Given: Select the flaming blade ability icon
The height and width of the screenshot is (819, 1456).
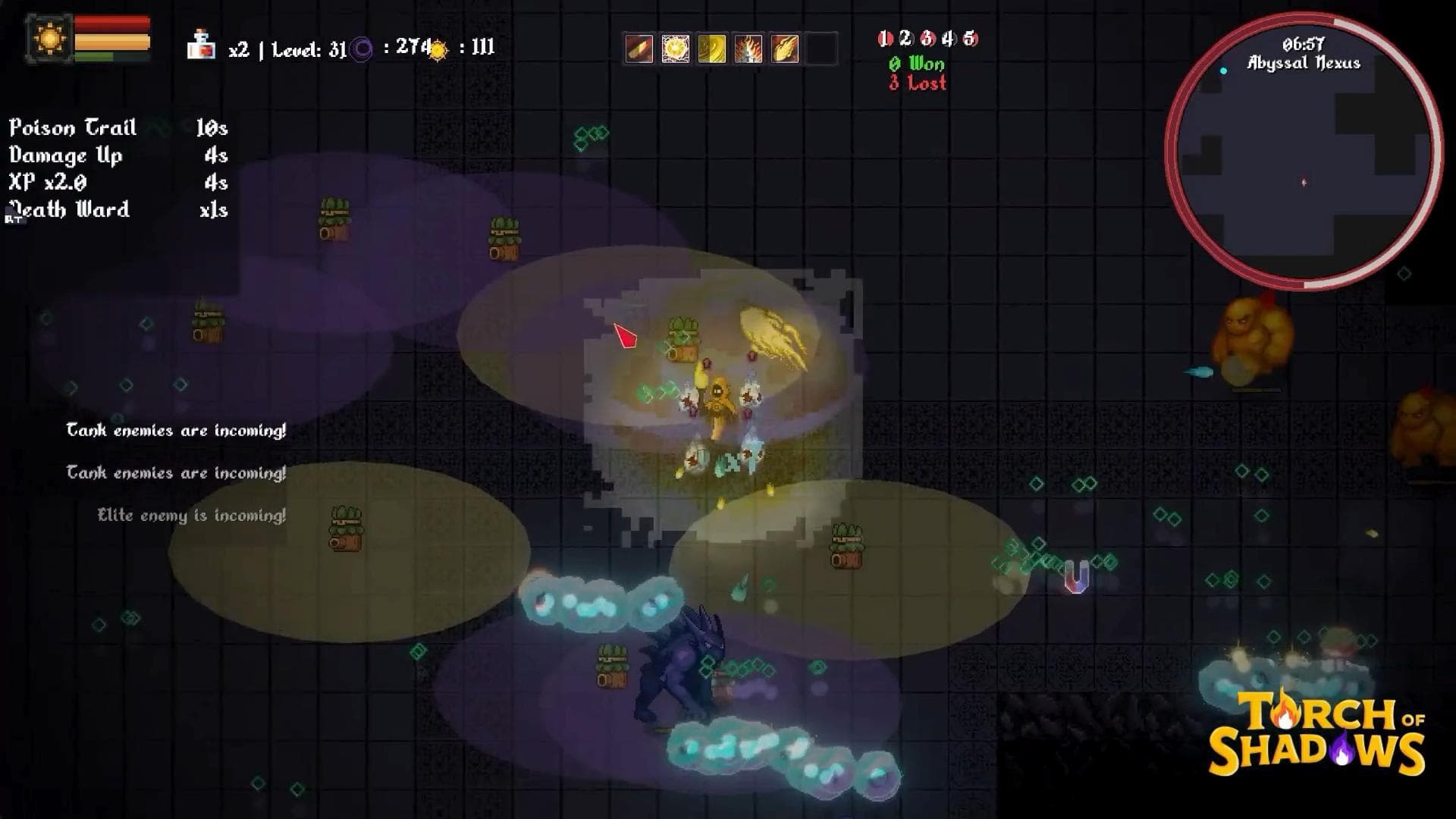Looking at the screenshot, I should [x=639, y=49].
